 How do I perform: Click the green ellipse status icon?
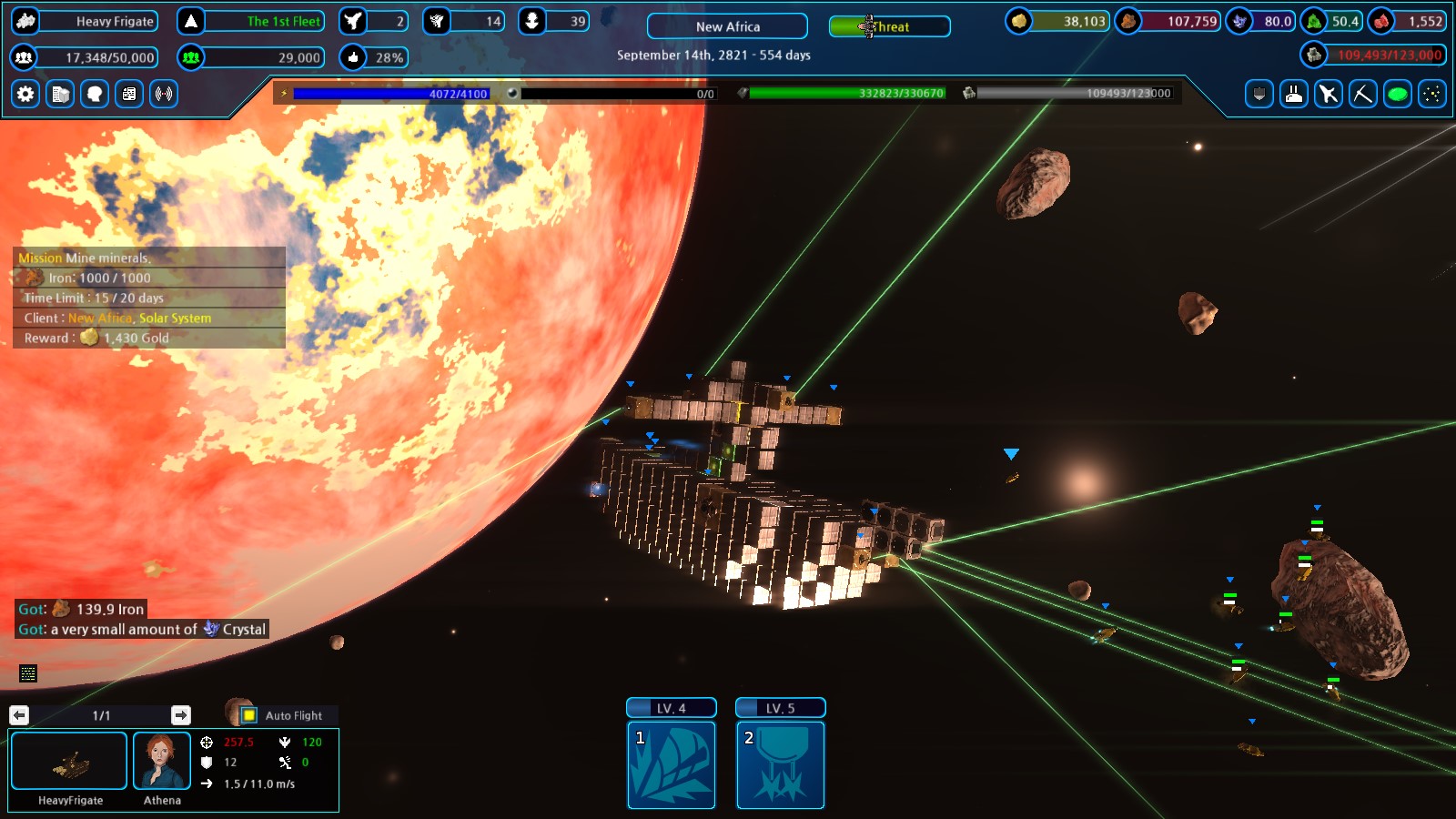pos(1395,95)
